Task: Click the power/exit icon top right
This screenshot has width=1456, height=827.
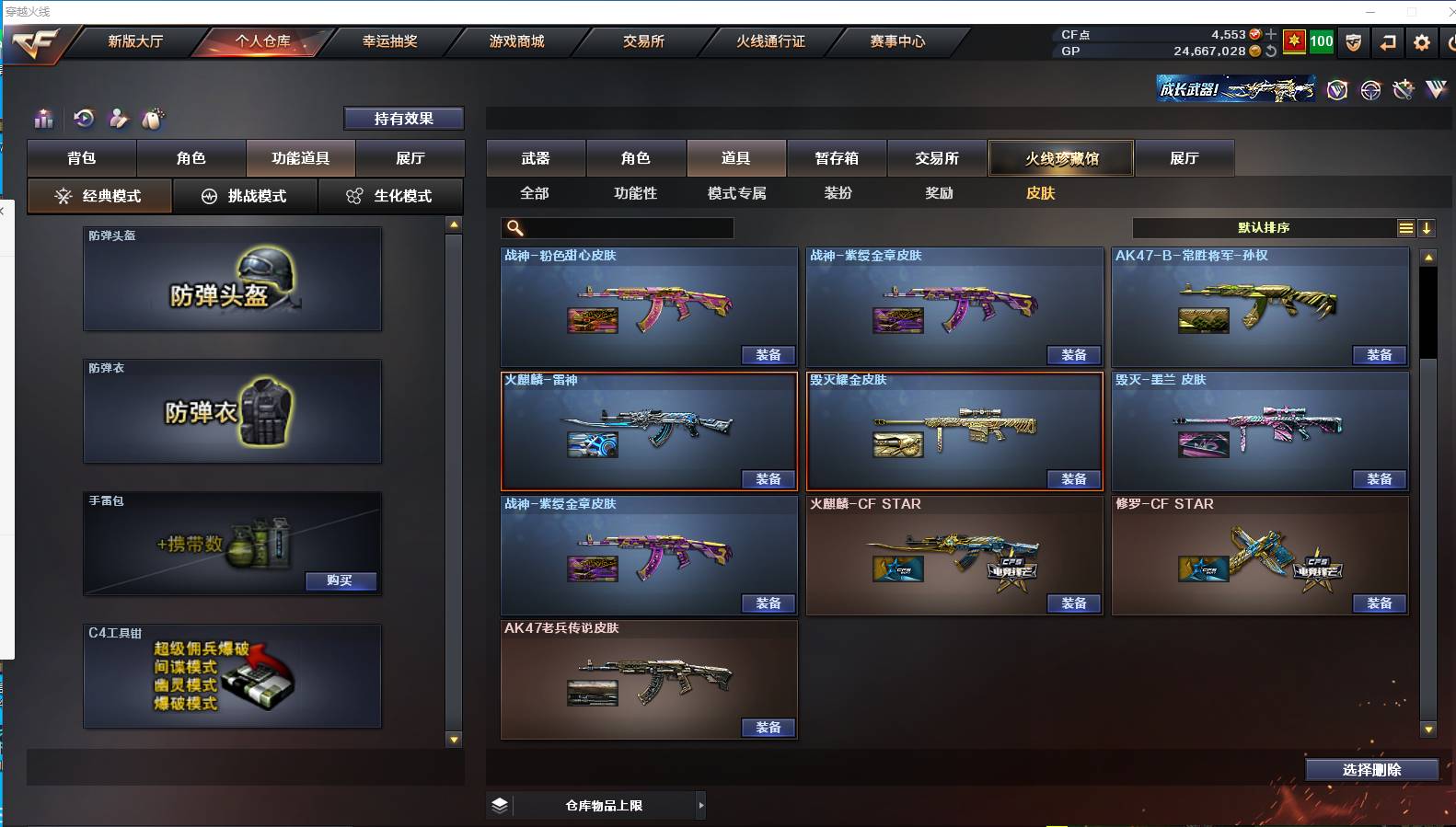Action: coord(1451,42)
